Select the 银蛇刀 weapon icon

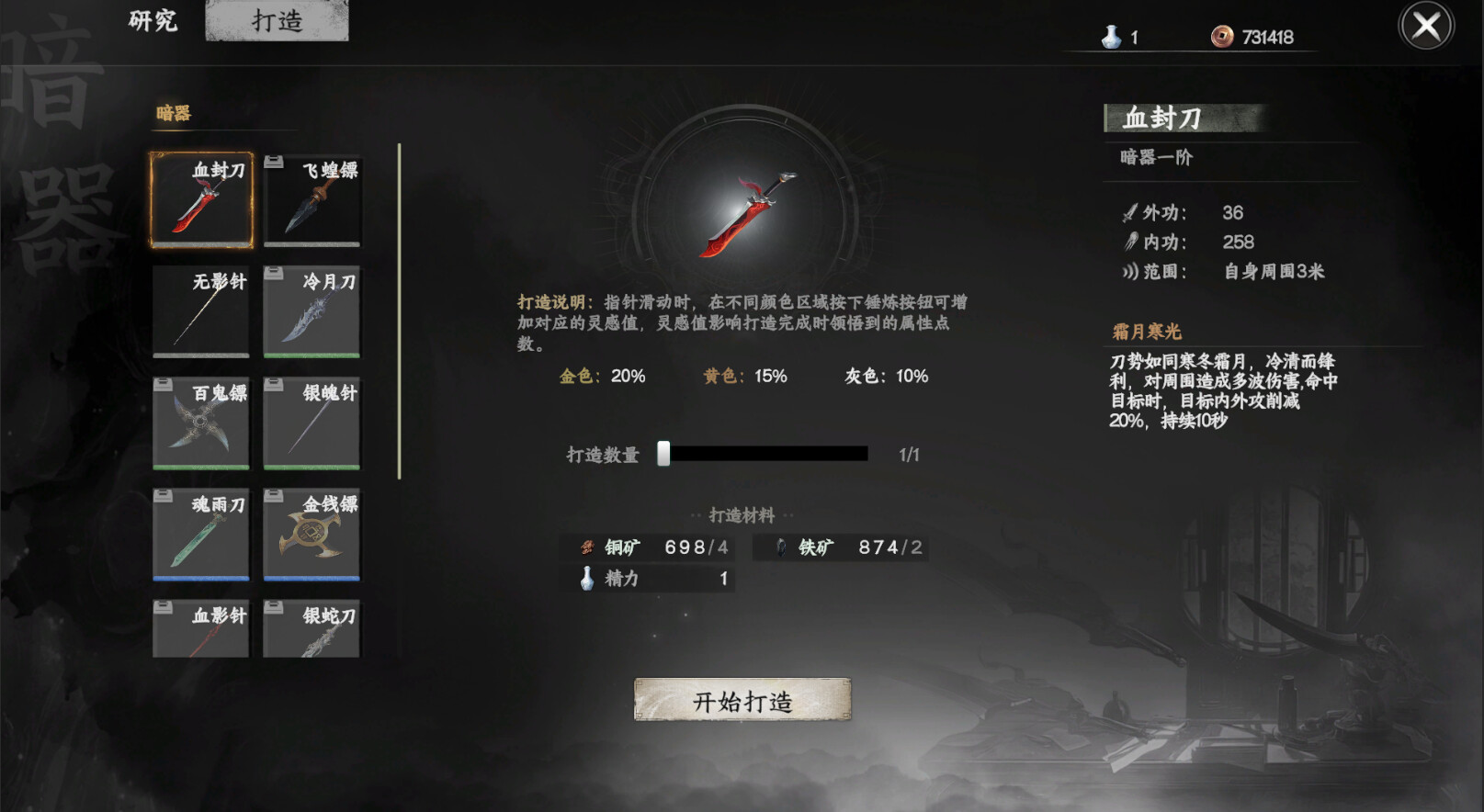coord(311,629)
